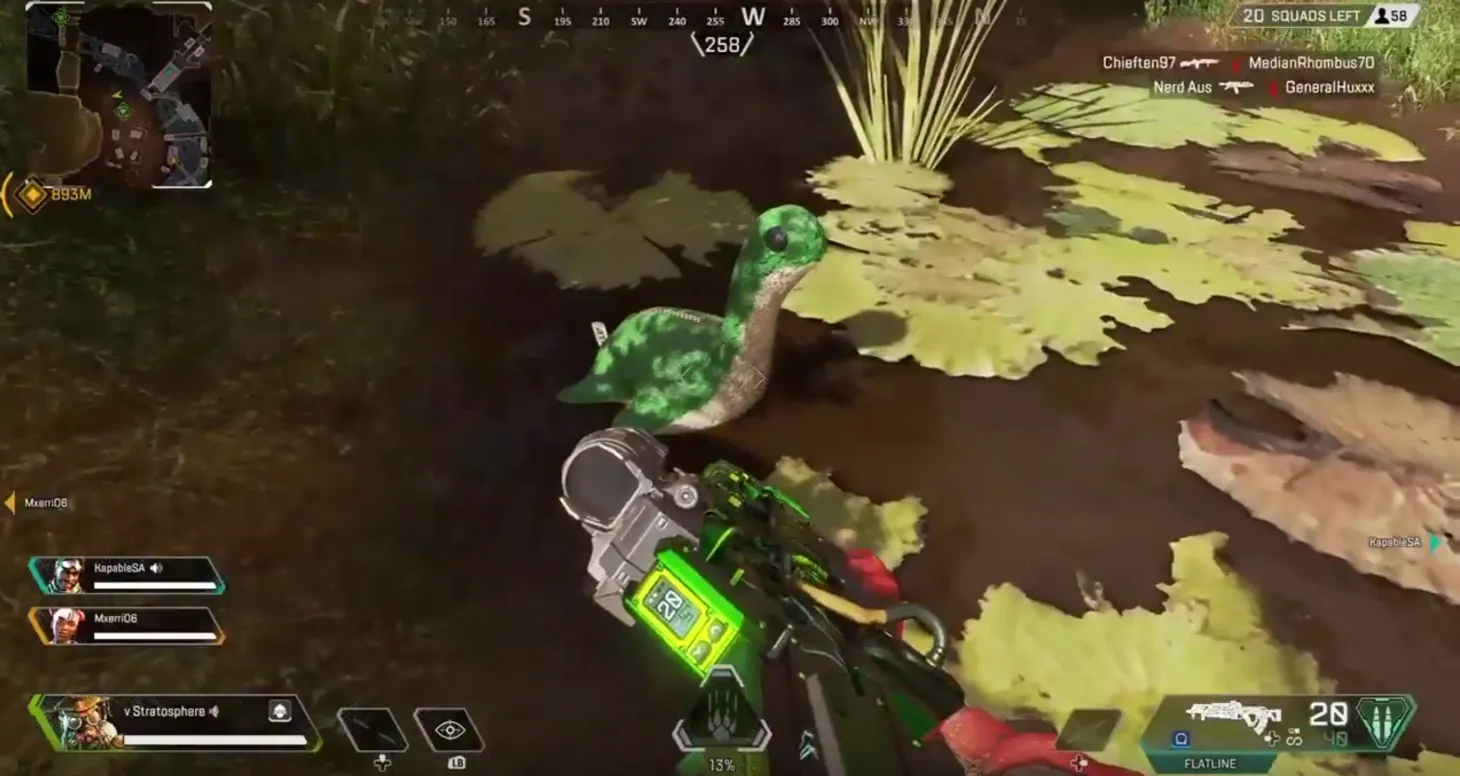Click the optic attachment icon under the Flatline
Image resolution: width=1460 pixels, height=776 pixels.
coord(1180,738)
